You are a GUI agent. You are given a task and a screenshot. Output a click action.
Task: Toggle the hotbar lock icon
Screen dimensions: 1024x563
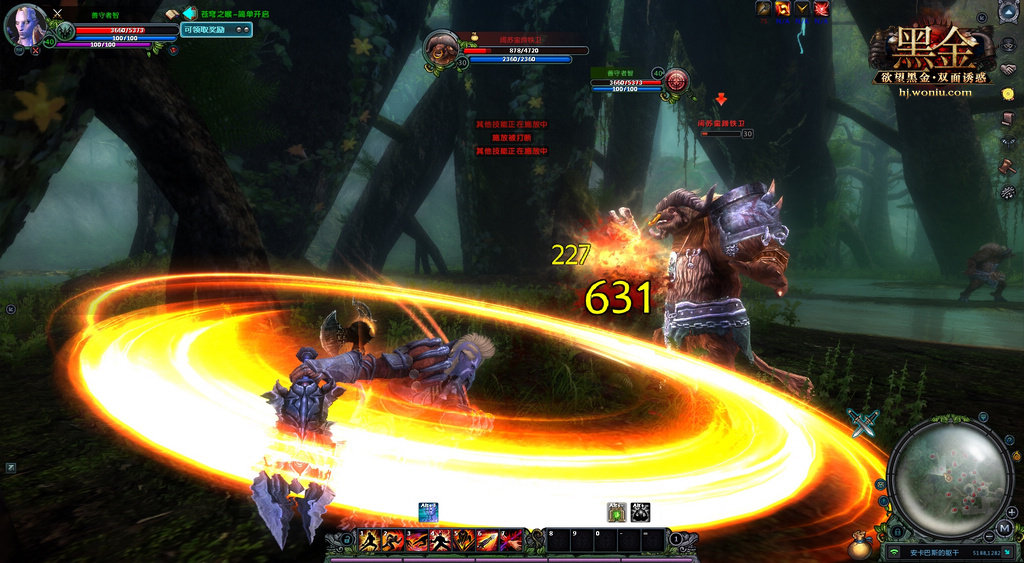pos(347,540)
